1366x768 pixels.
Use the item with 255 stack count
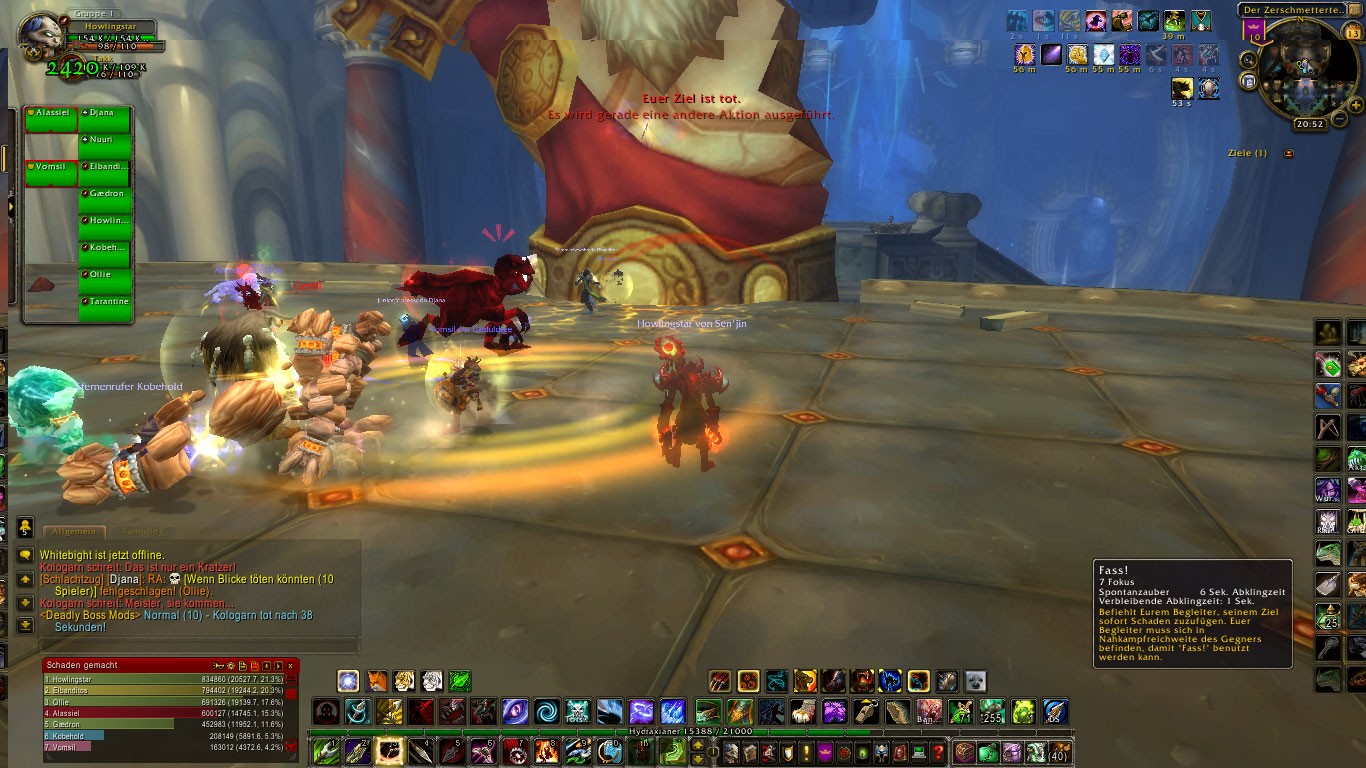tap(991, 712)
